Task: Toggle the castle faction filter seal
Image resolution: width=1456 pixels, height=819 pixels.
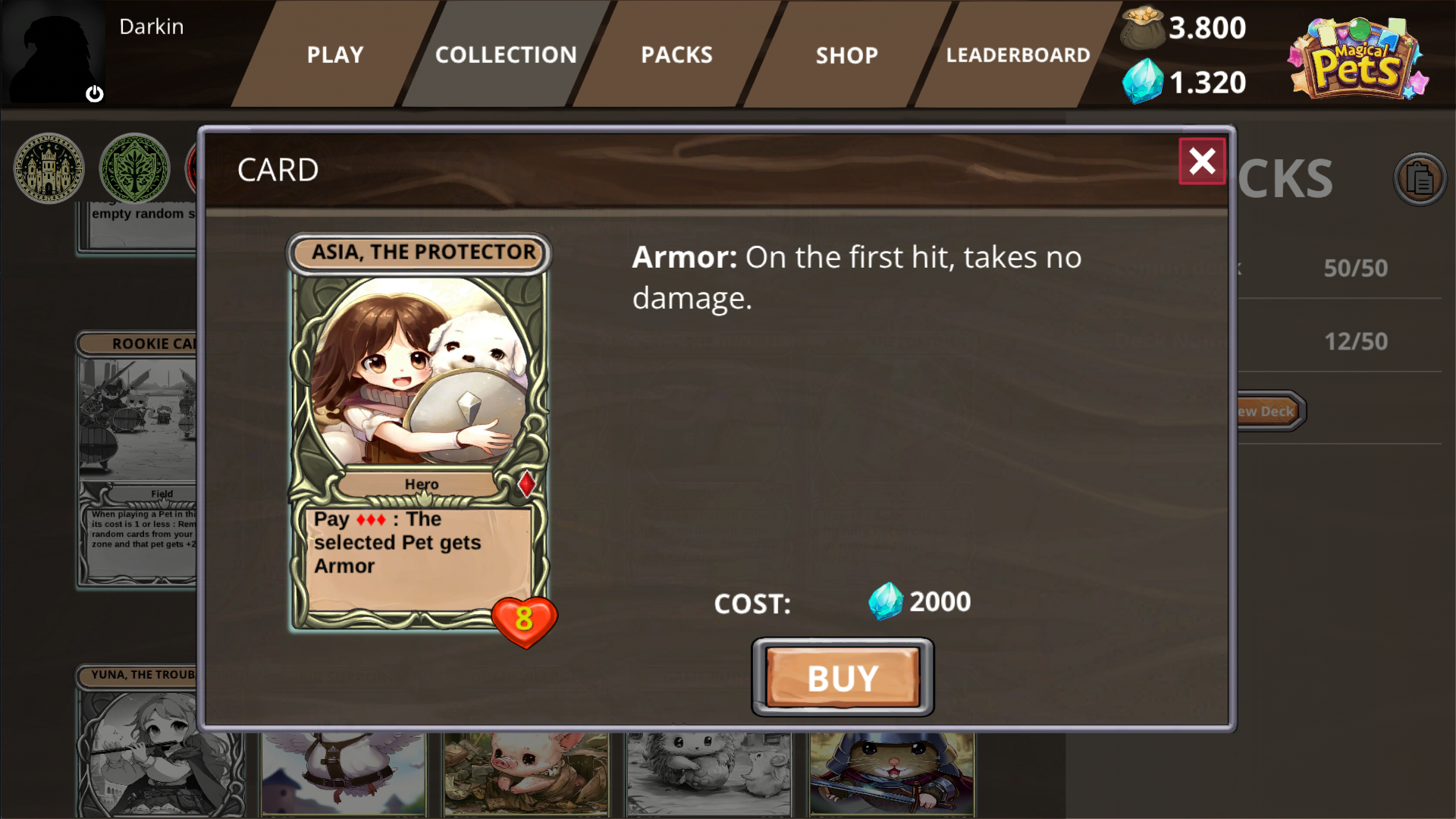Action: (47, 168)
